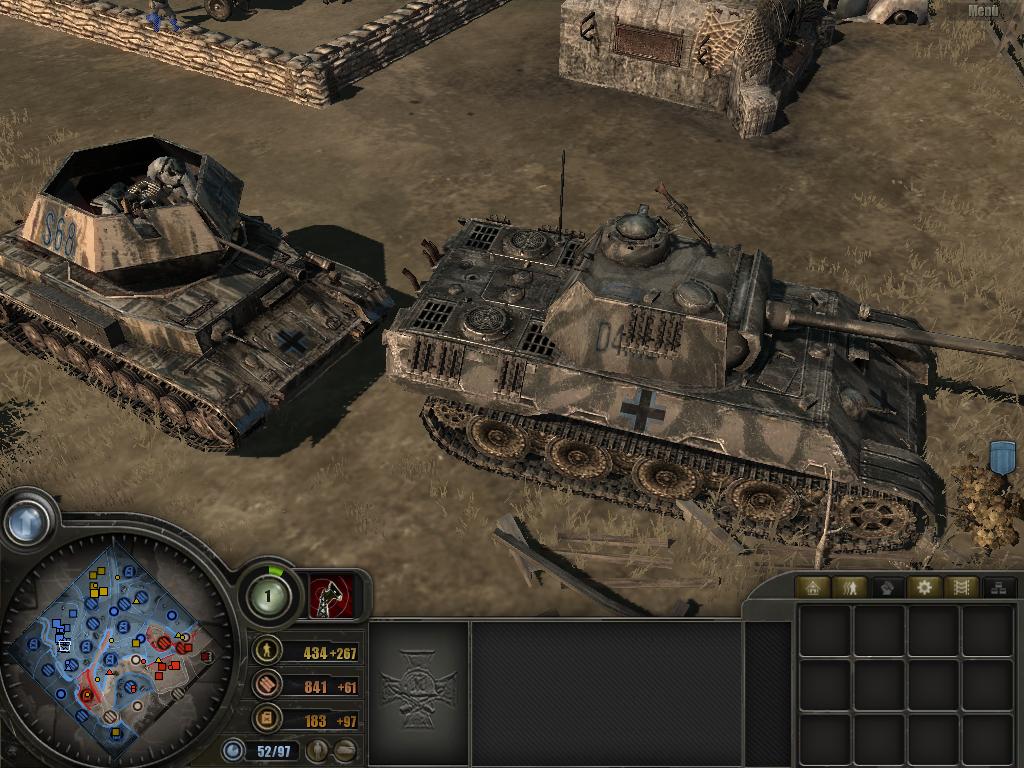Screen dimensions: 1024x768
Task: Open the stacked-boxes tab
Action: [997, 587]
